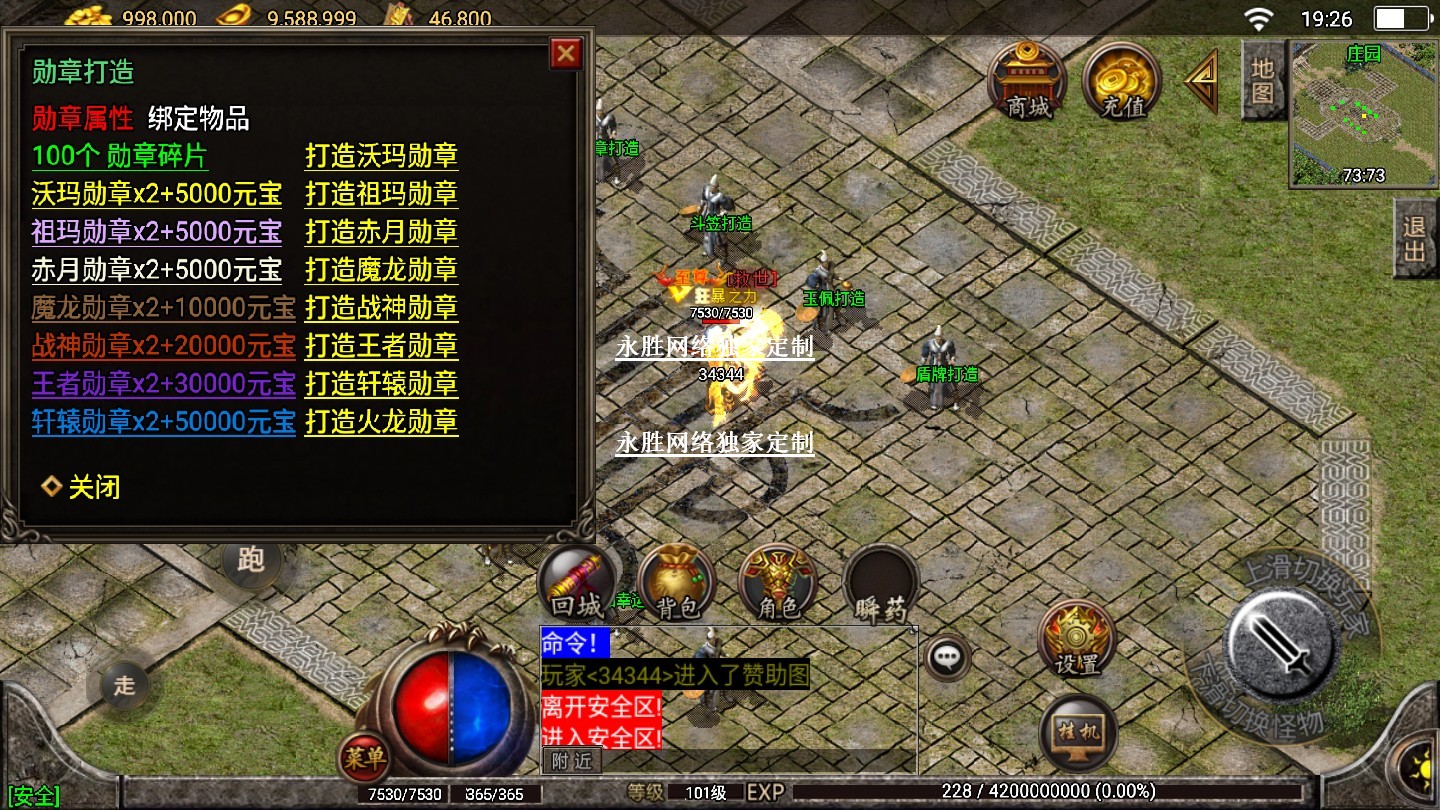
Task: Choose 打造赤月勋章 option
Action: [381, 232]
